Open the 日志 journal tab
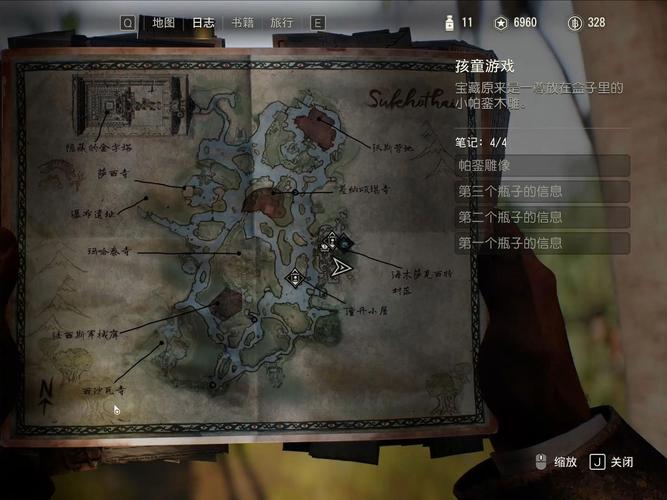Viewport: 667px width, 500px height. click(203, 22)
